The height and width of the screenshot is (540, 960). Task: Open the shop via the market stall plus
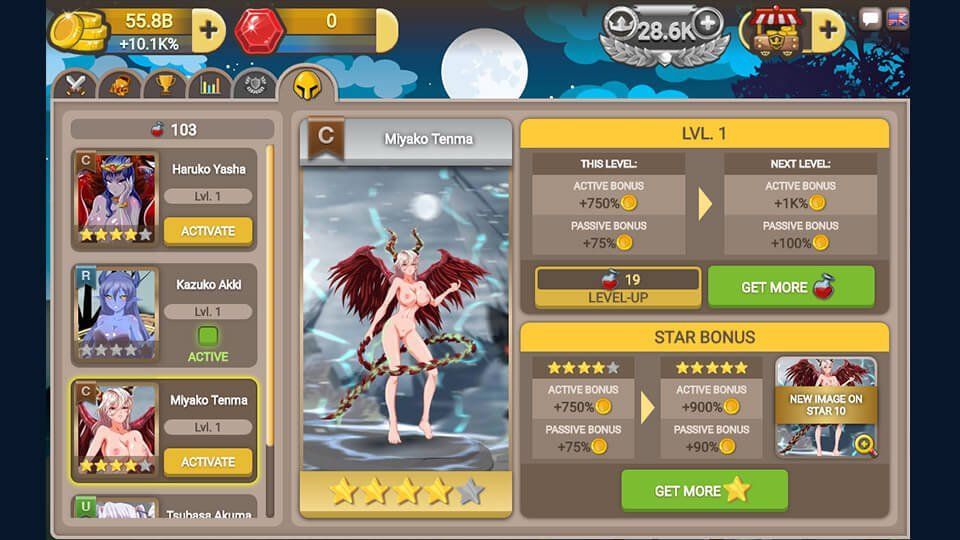[828, 30]
